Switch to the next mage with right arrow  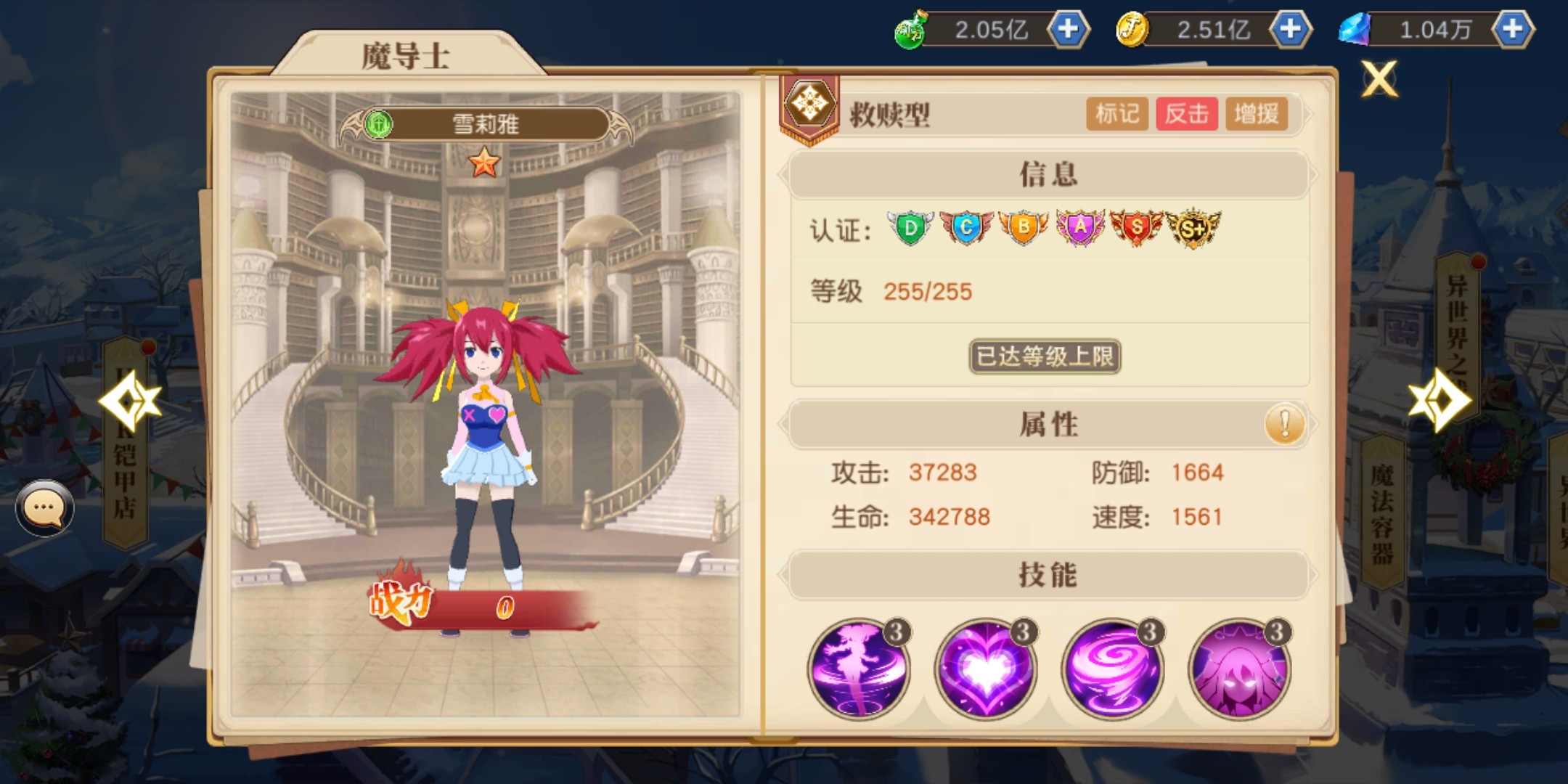(x=1440, y=400)
